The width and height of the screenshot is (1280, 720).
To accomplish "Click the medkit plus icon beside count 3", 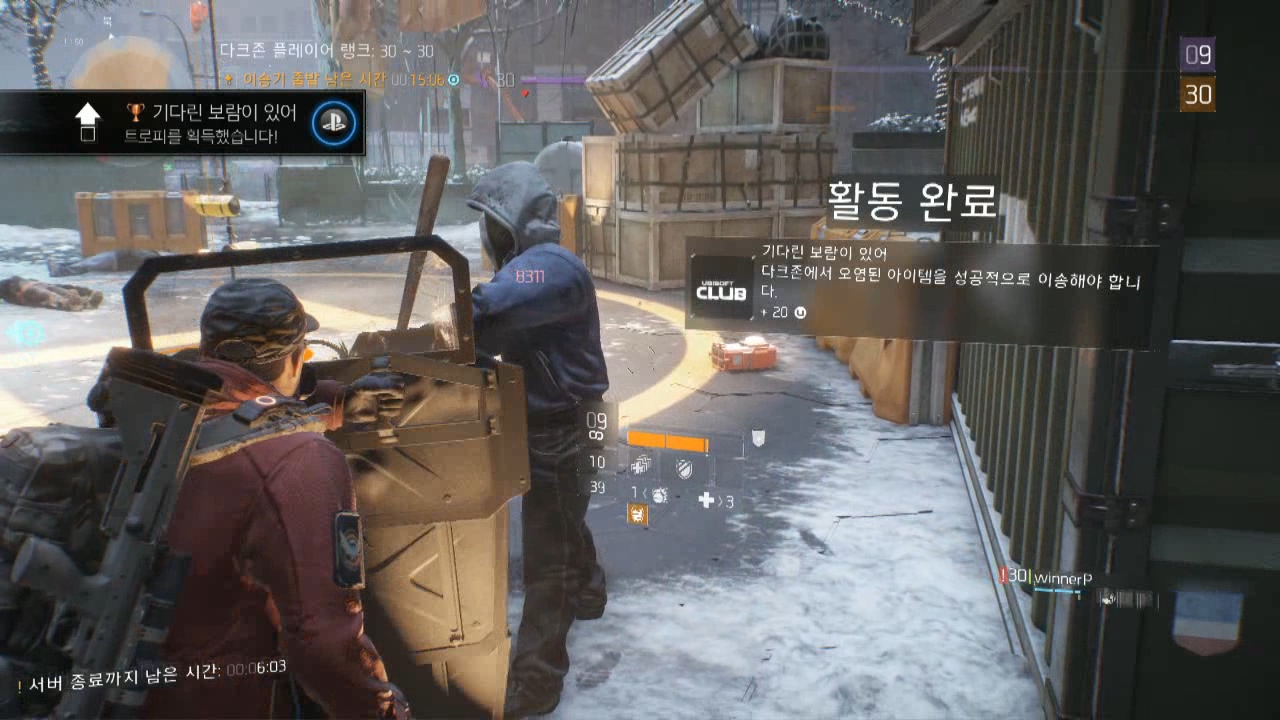I will pyautogui.click(x=707, y=499).
